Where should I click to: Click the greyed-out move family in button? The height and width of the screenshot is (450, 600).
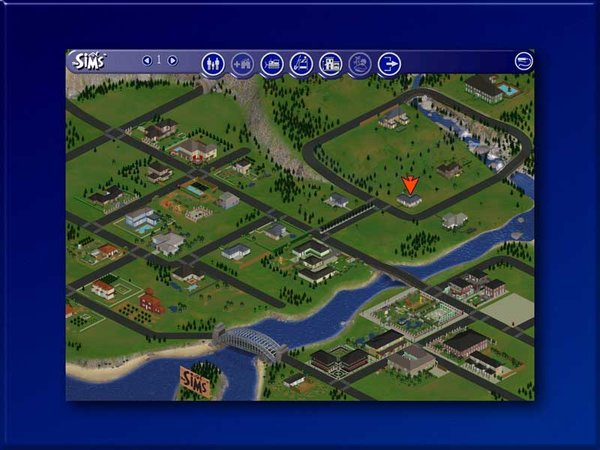pos(242,64)
